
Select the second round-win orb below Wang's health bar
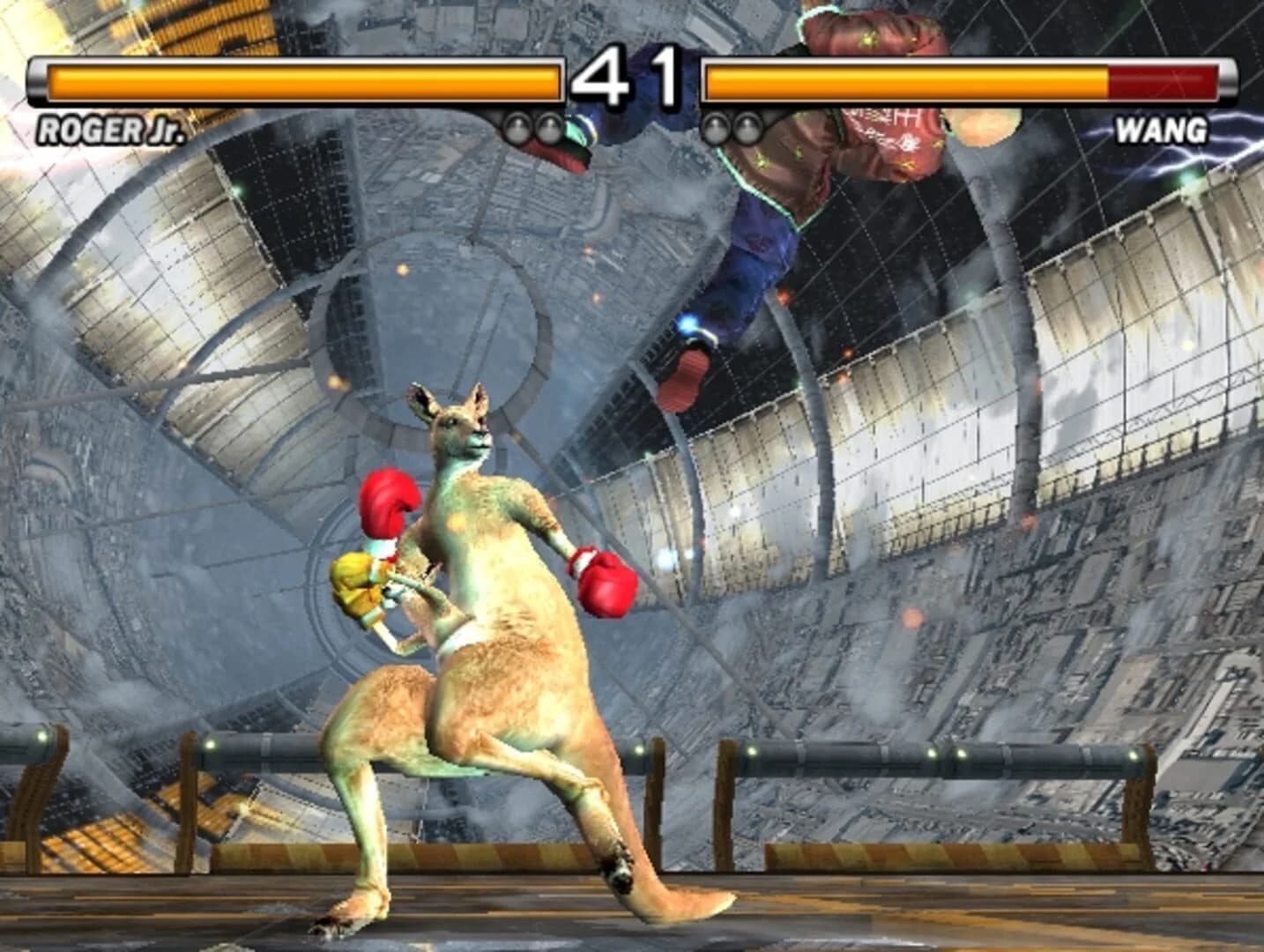pos(748,128)
